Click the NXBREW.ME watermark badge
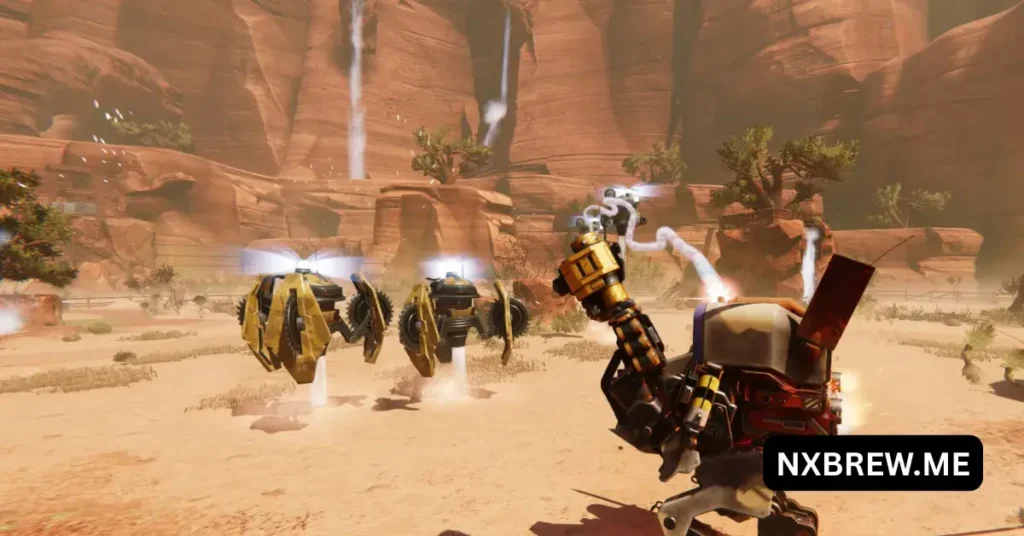 click(x=872, y=463)
